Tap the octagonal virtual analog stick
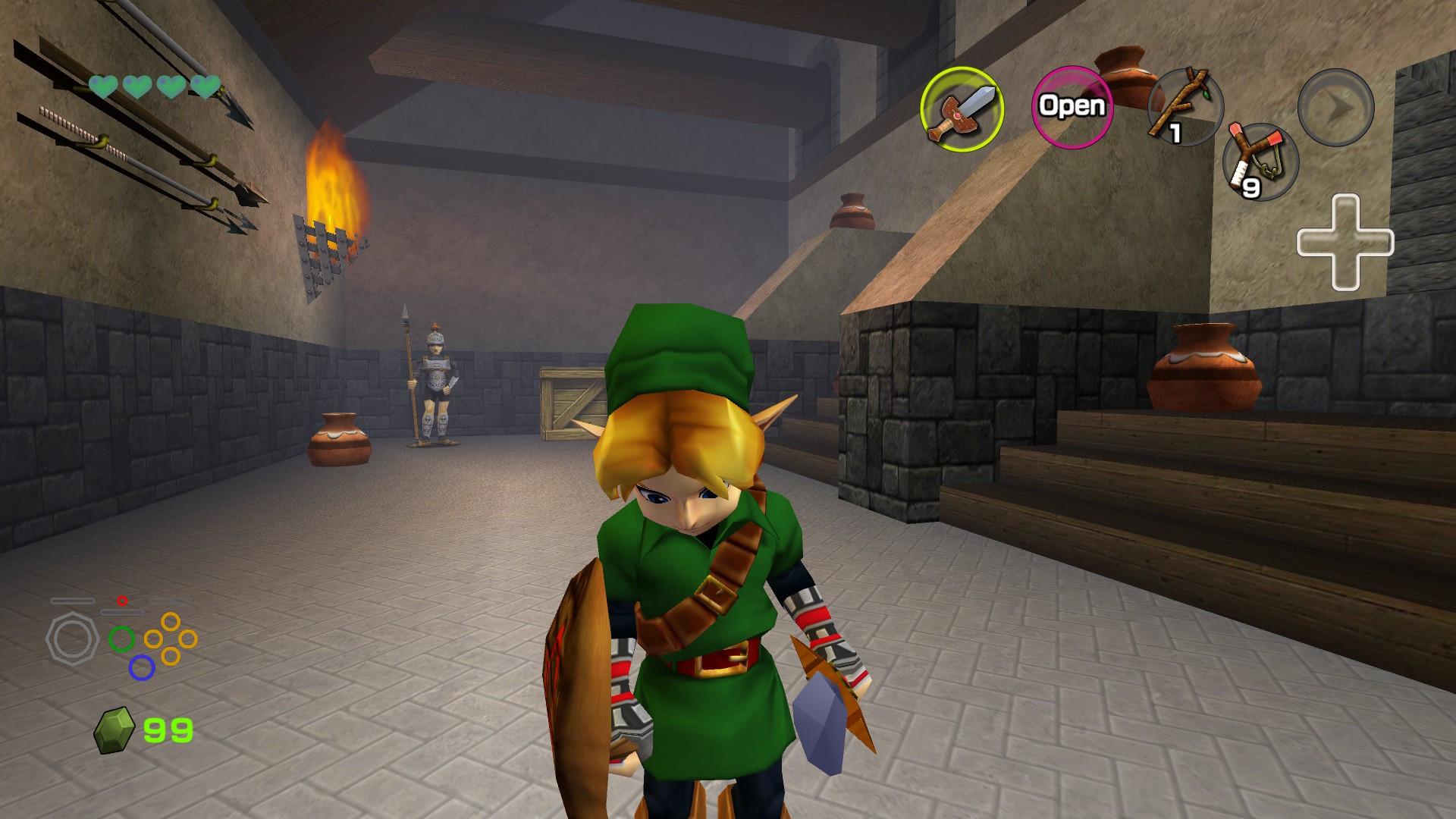This screenshot has width=1456, height=819. (72, 638)
